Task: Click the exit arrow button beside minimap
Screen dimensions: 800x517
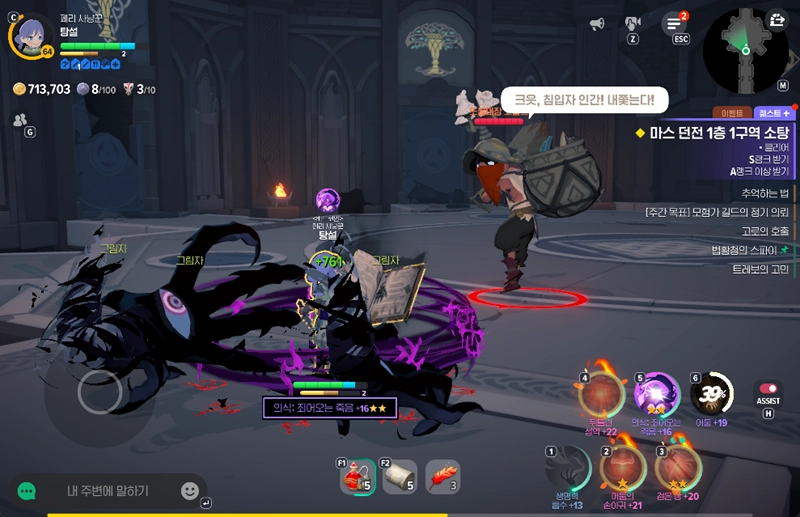Action: (x=777, y=19)
